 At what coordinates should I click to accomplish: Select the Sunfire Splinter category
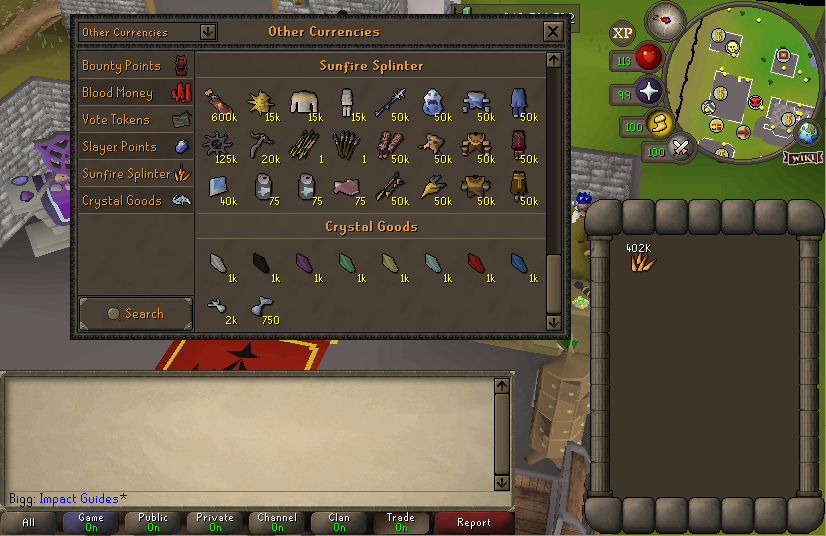135,174
